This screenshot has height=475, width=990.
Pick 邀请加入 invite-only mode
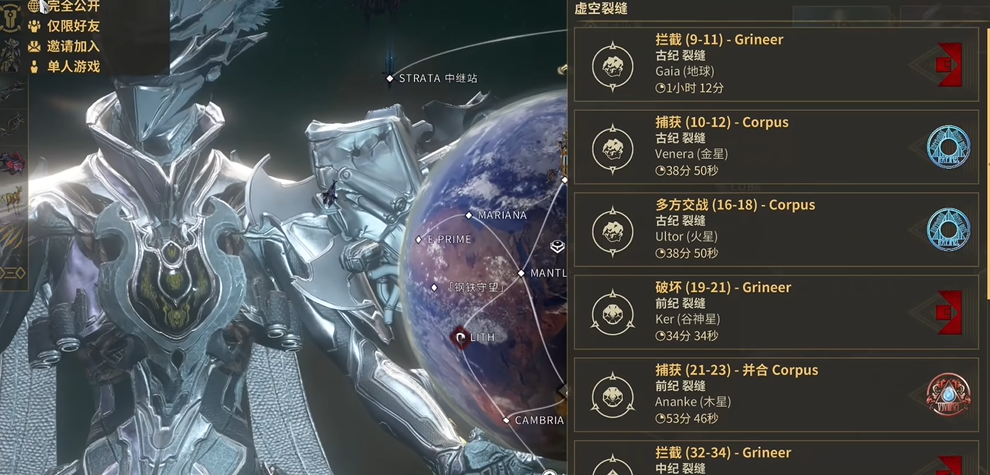[72, 46]
